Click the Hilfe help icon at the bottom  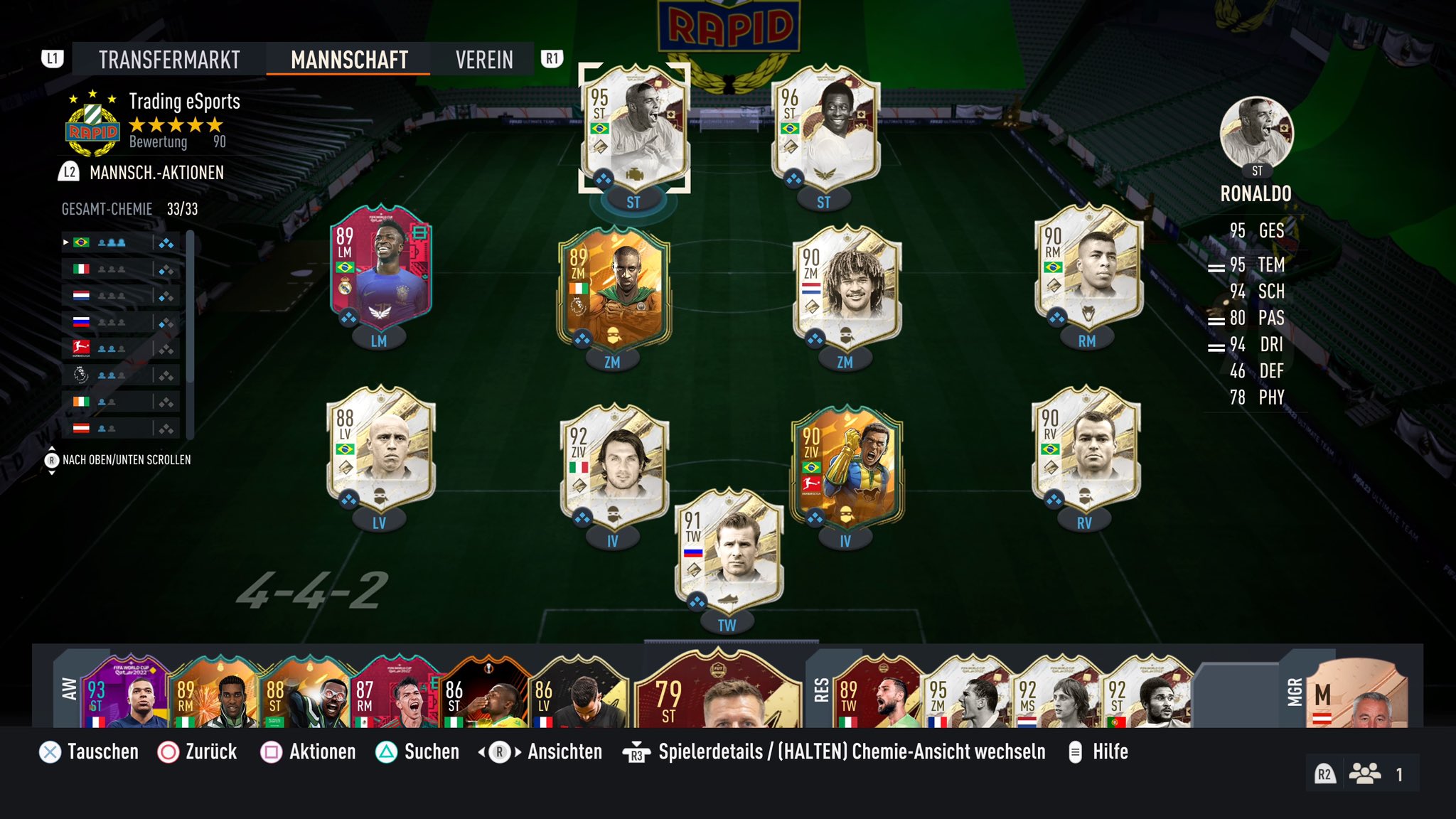coord(1076,751)
